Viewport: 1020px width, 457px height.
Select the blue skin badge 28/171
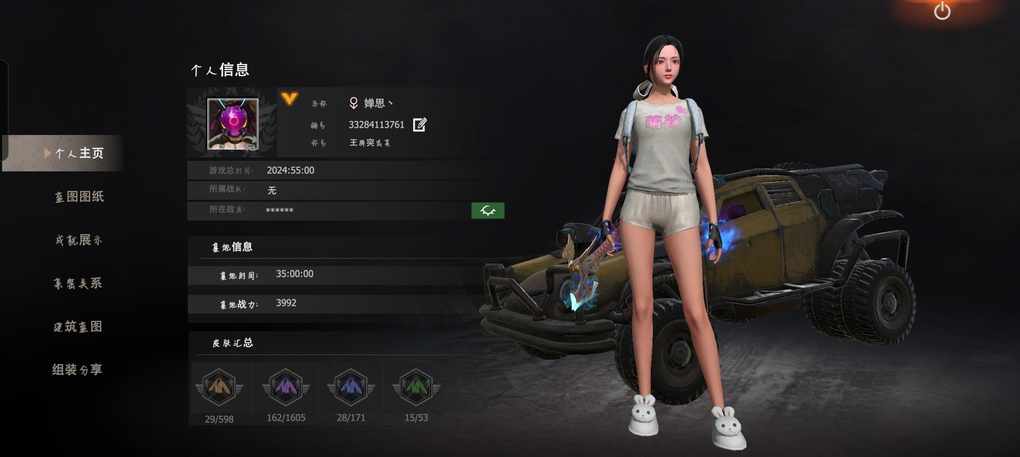[x=348, y=387]
